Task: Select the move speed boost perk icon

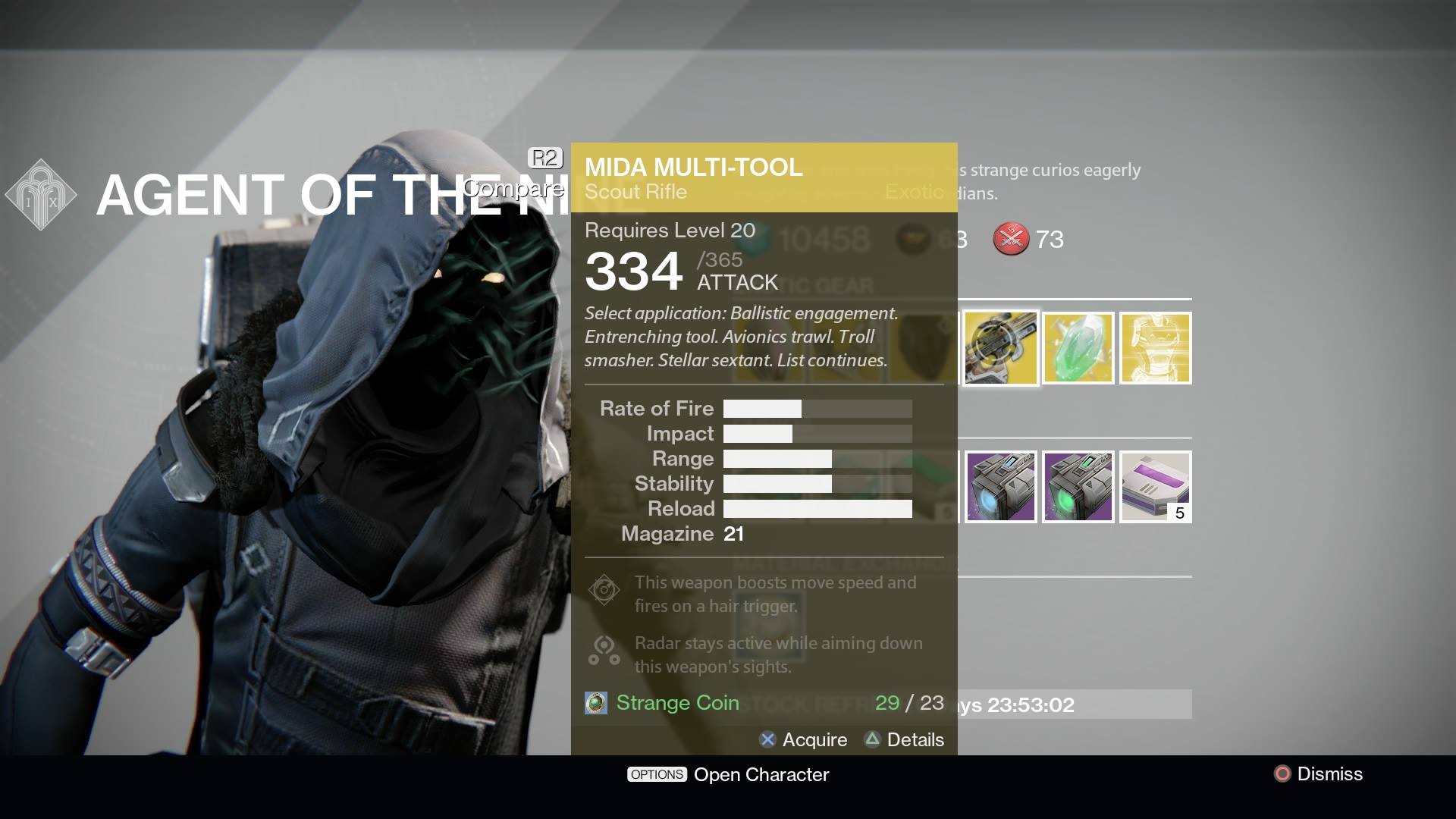Action: click(604, 589)
